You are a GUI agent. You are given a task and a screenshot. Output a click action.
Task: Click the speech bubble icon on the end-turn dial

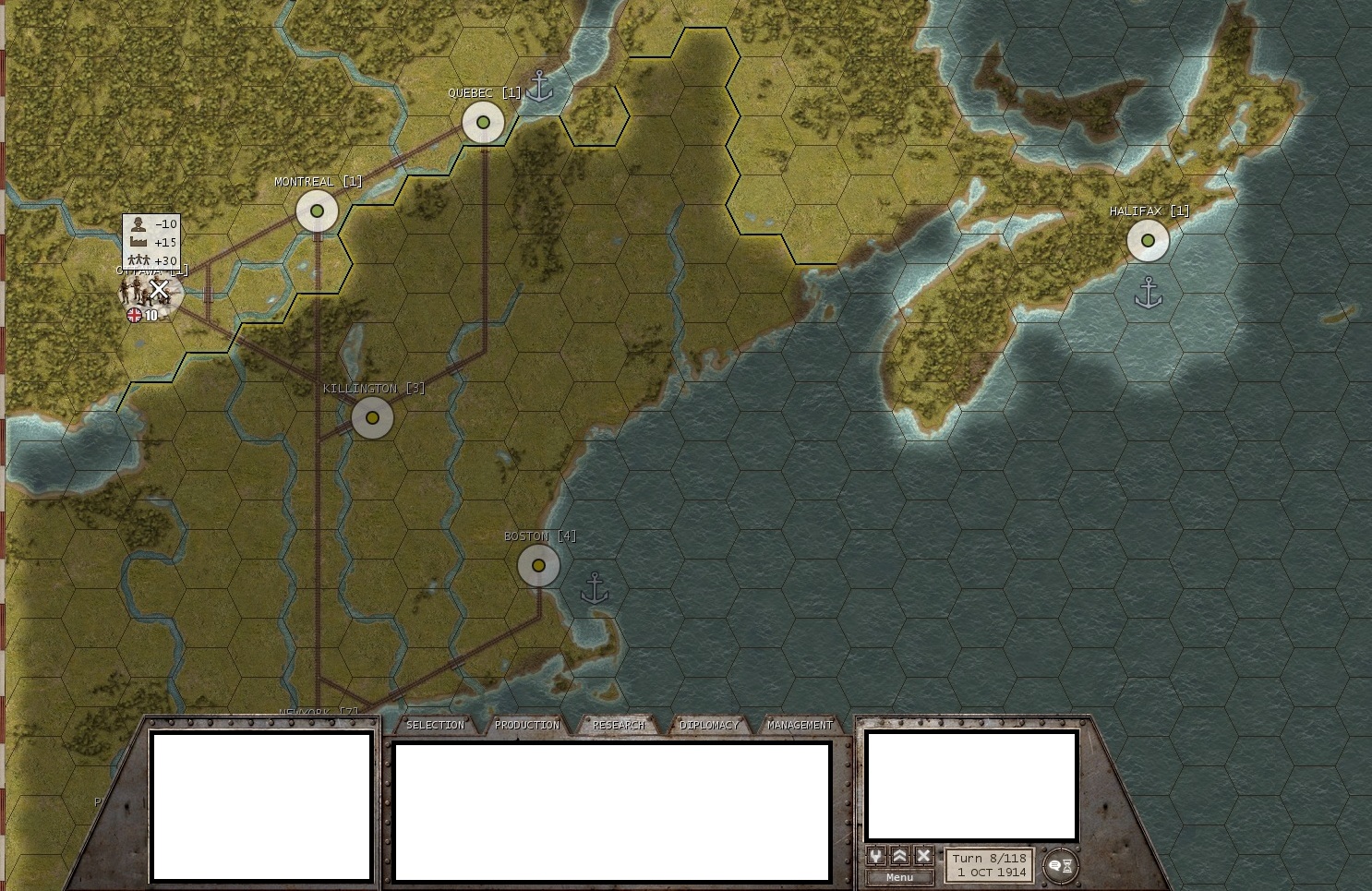tap(1053, 864)
